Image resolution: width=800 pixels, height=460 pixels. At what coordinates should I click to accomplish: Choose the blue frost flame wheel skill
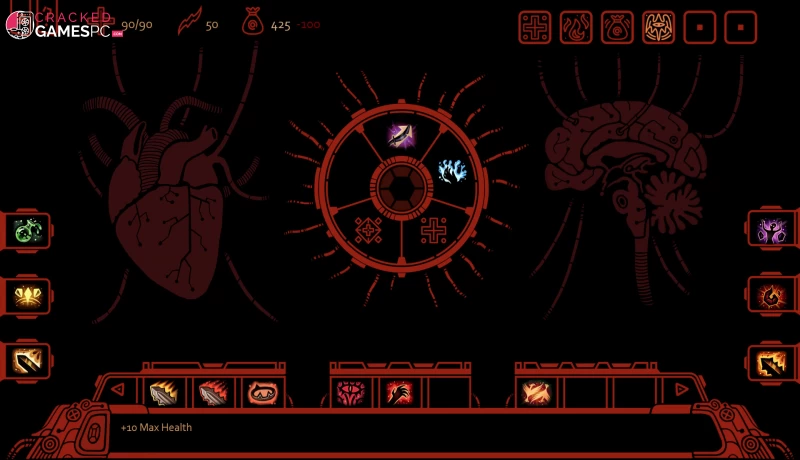[x=452, y=171]
